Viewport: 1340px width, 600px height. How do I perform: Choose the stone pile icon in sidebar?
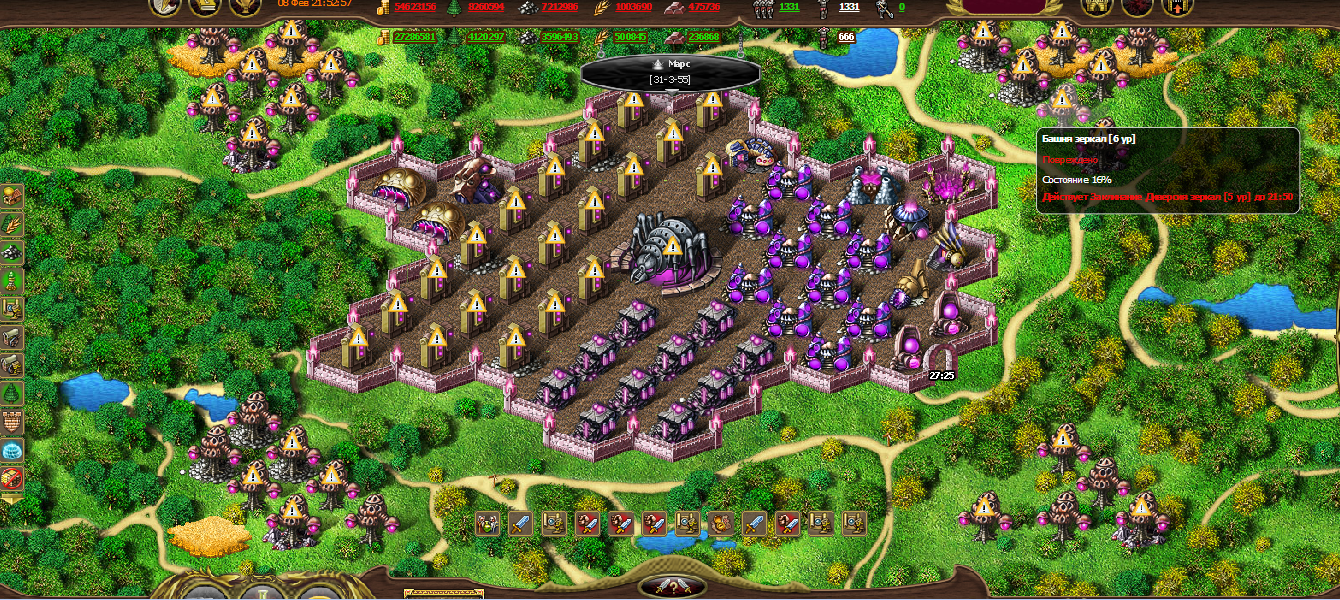click(13, 251)
